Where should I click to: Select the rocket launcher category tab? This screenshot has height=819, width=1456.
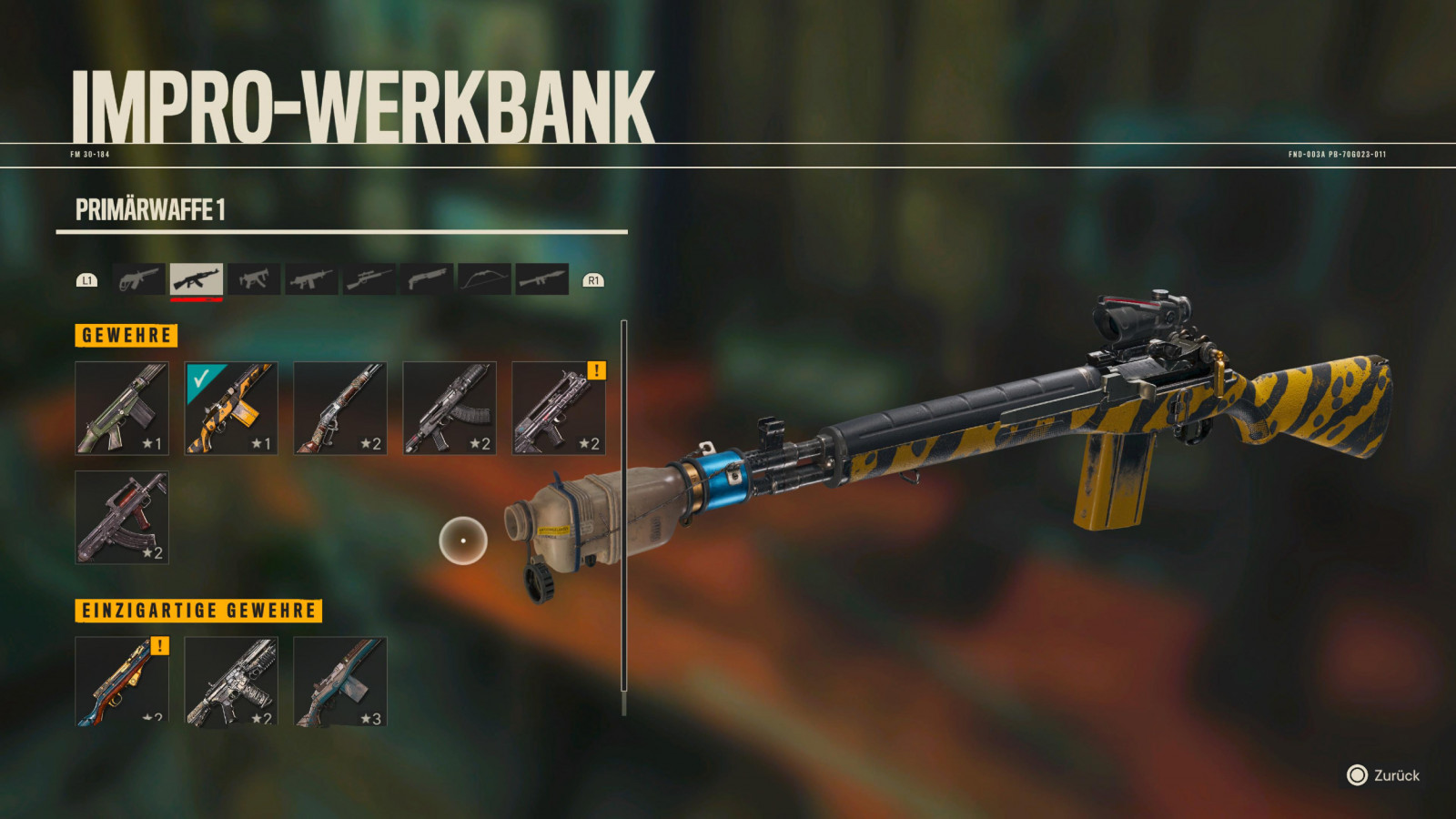pyautogui.click(x=541, y=279)
